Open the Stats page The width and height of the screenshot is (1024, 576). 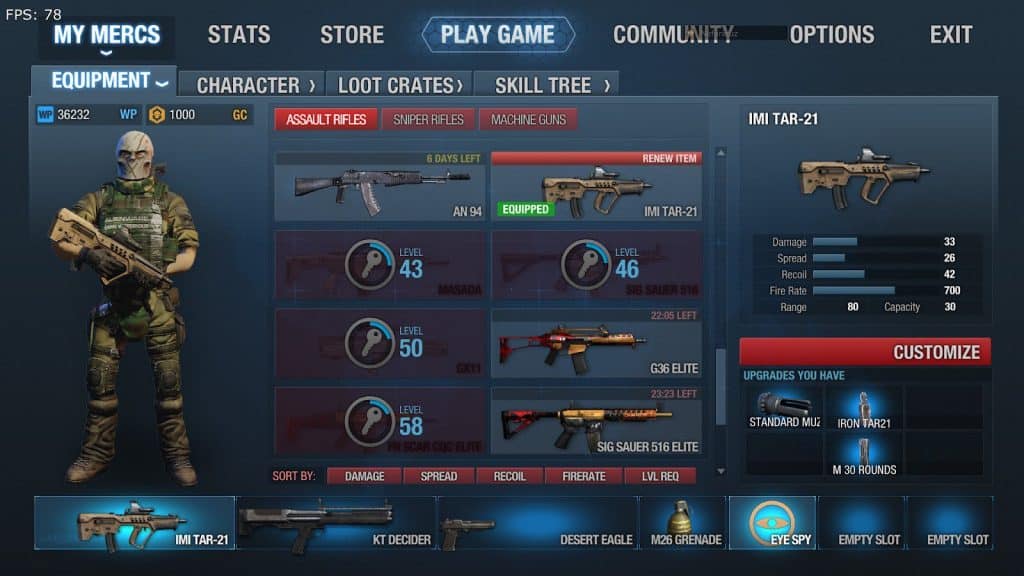tap(241, 35)
